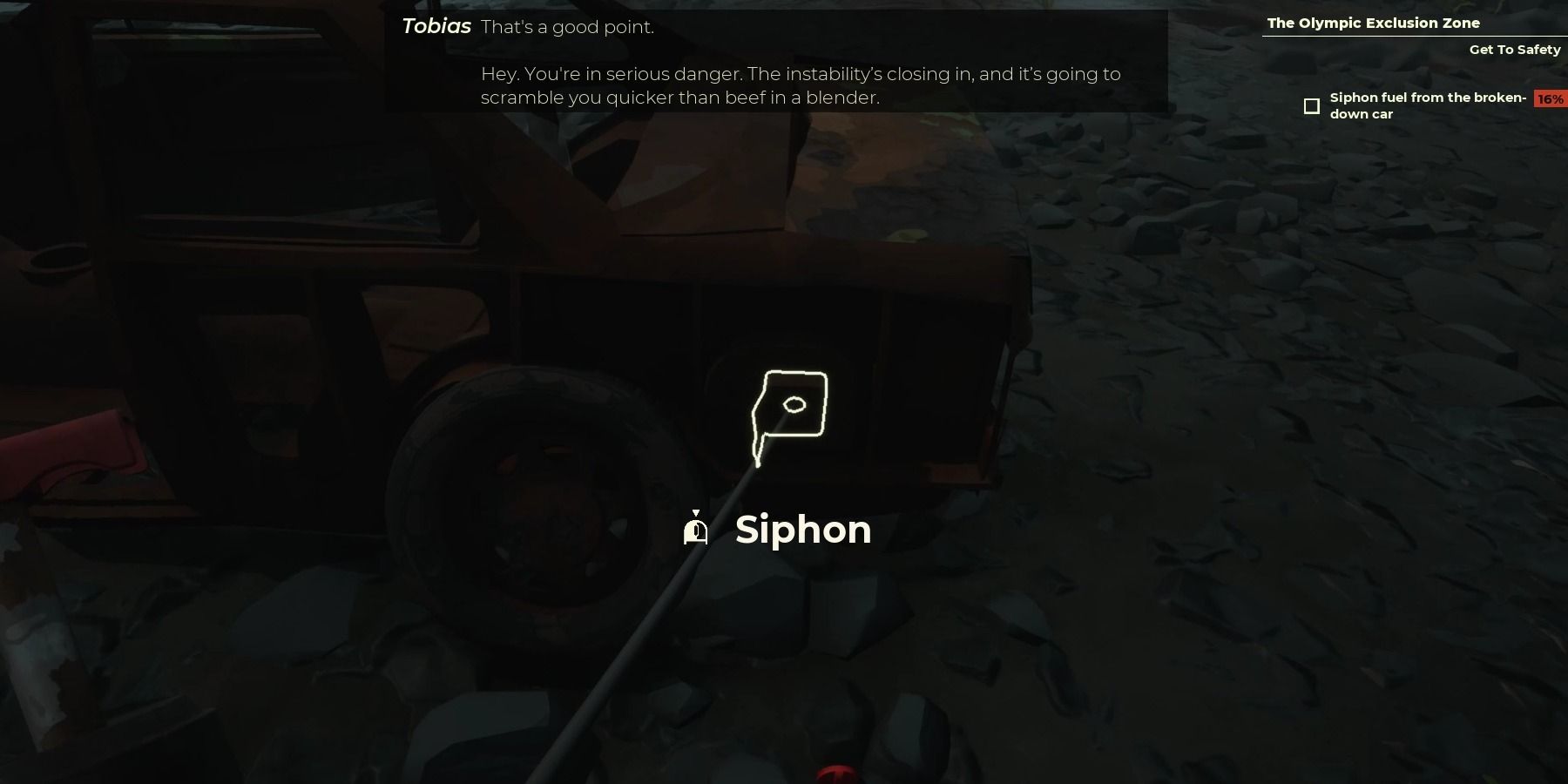Expand the siphon fuel objective entry
Viewport: 1568px width, 784px height.
(x=1429, y=105)
